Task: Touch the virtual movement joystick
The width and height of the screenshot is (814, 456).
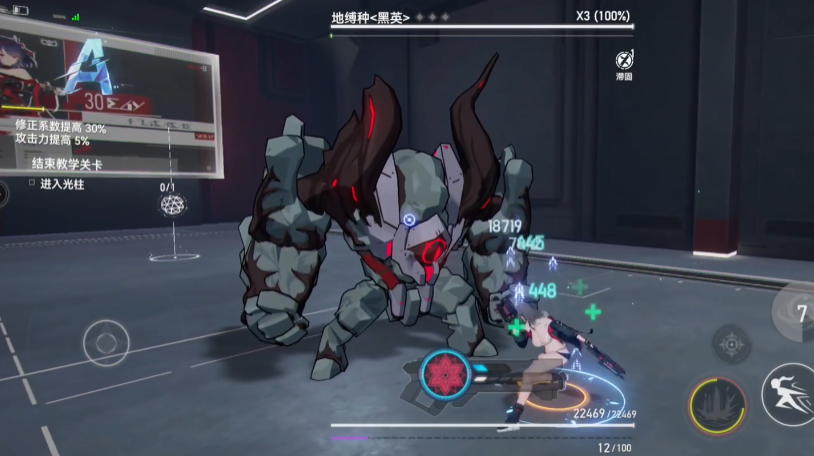Action: click(105, 343)
